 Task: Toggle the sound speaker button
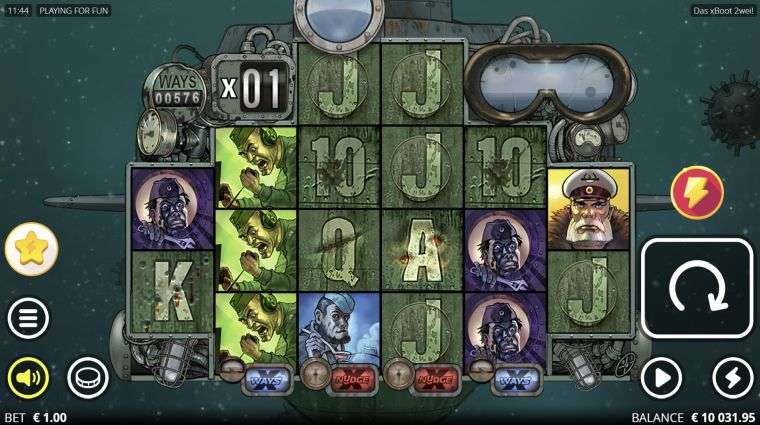28,377
